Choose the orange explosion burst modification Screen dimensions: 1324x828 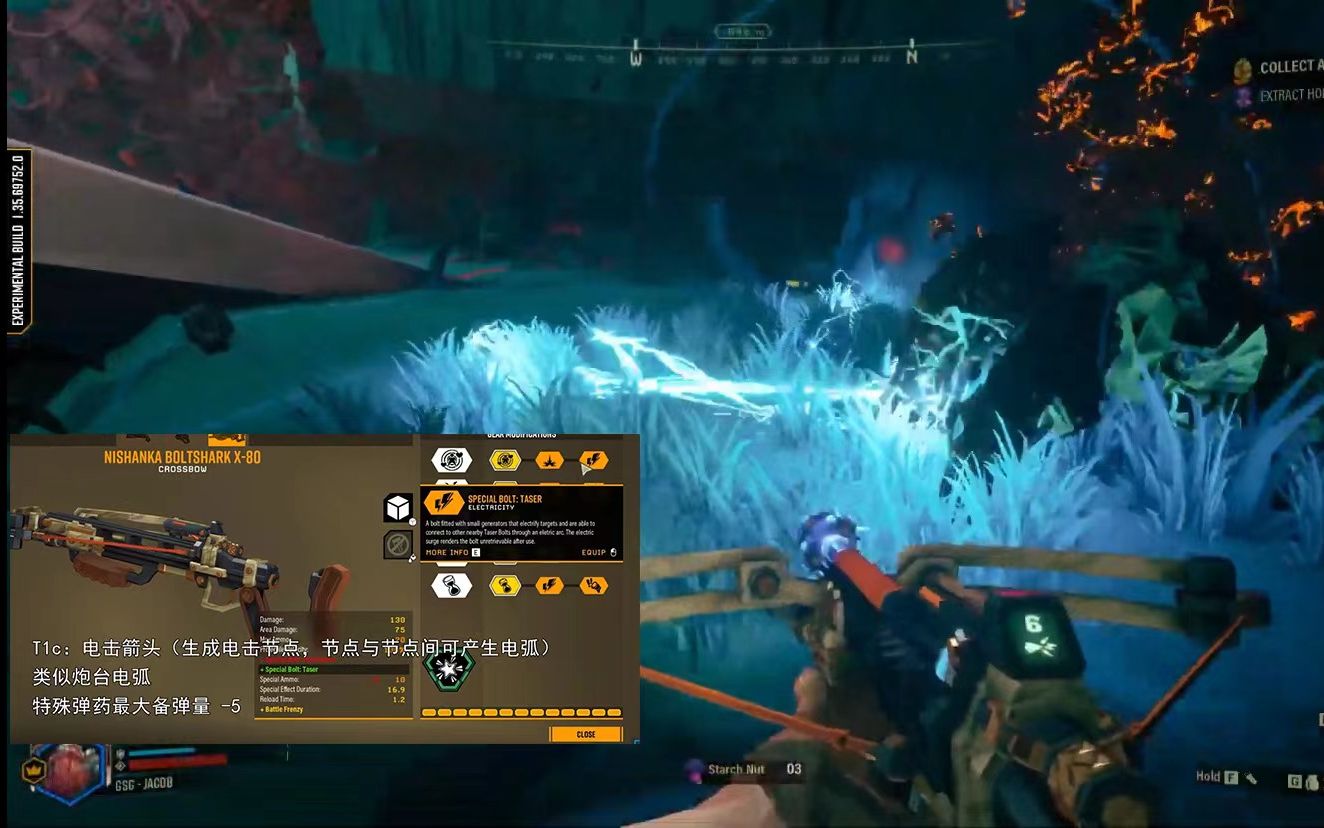coord(549,460)
